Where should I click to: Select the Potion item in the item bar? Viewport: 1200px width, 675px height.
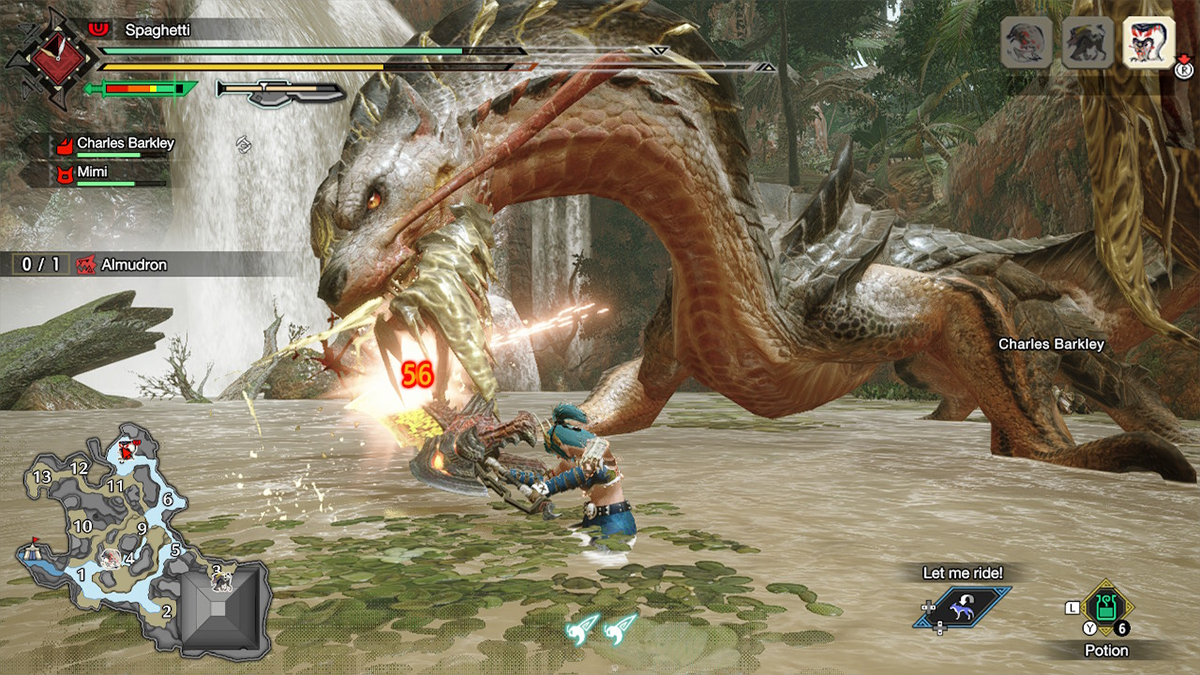[x=1105, y=606]
